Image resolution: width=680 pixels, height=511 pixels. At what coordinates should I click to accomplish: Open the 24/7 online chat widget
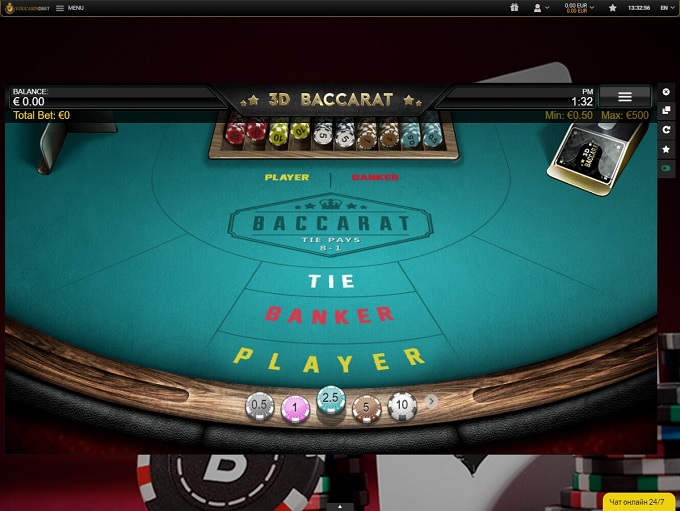[641, 500]
